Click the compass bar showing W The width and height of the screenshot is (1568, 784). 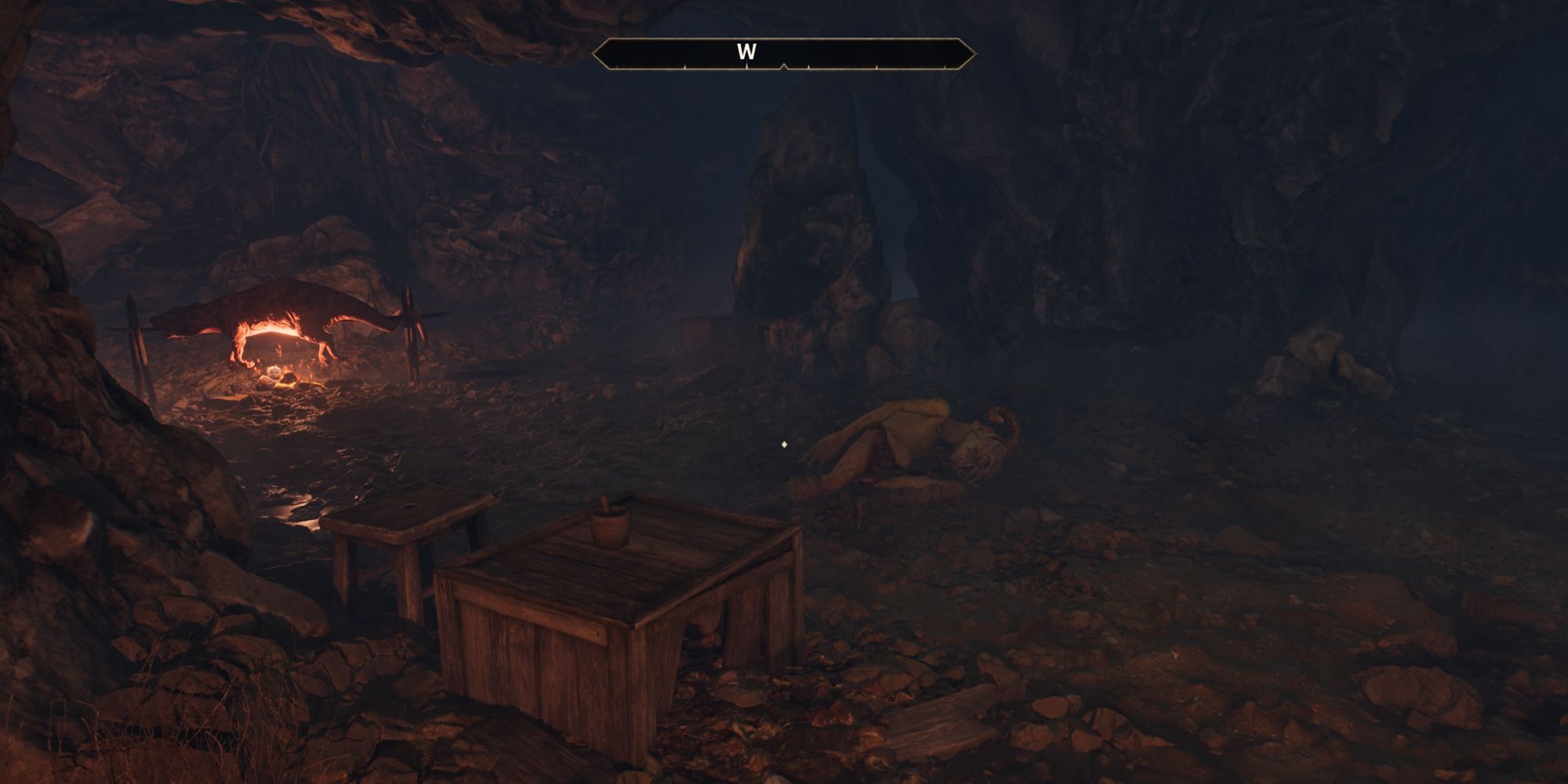pos(784,53)
